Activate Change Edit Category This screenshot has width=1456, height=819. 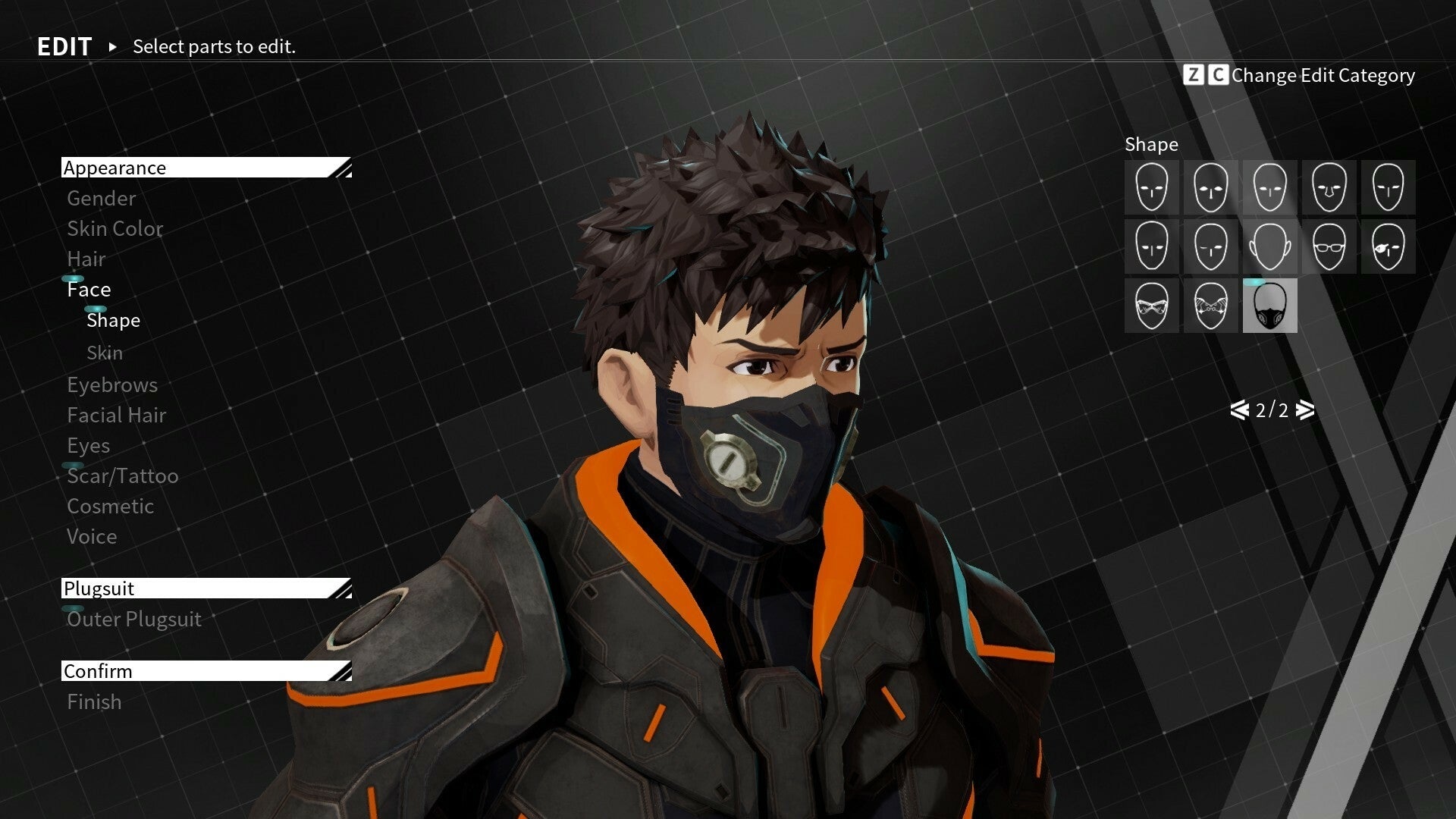coord(1323,76)
